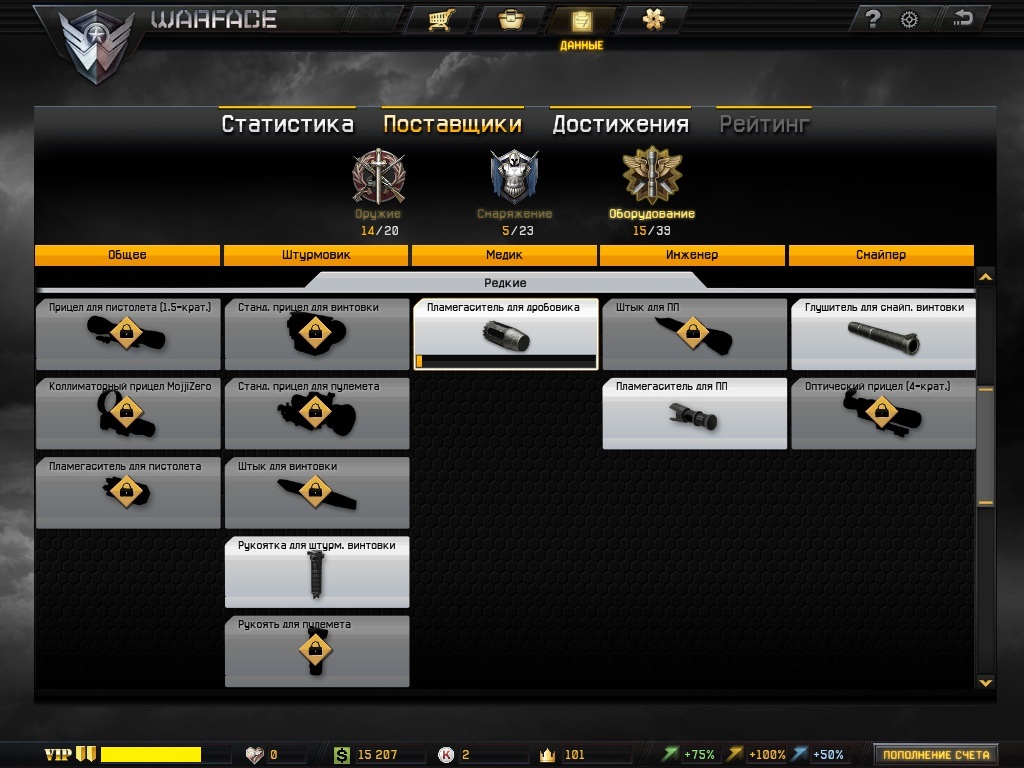Open the inventory briefcase icon

[510, 20]
